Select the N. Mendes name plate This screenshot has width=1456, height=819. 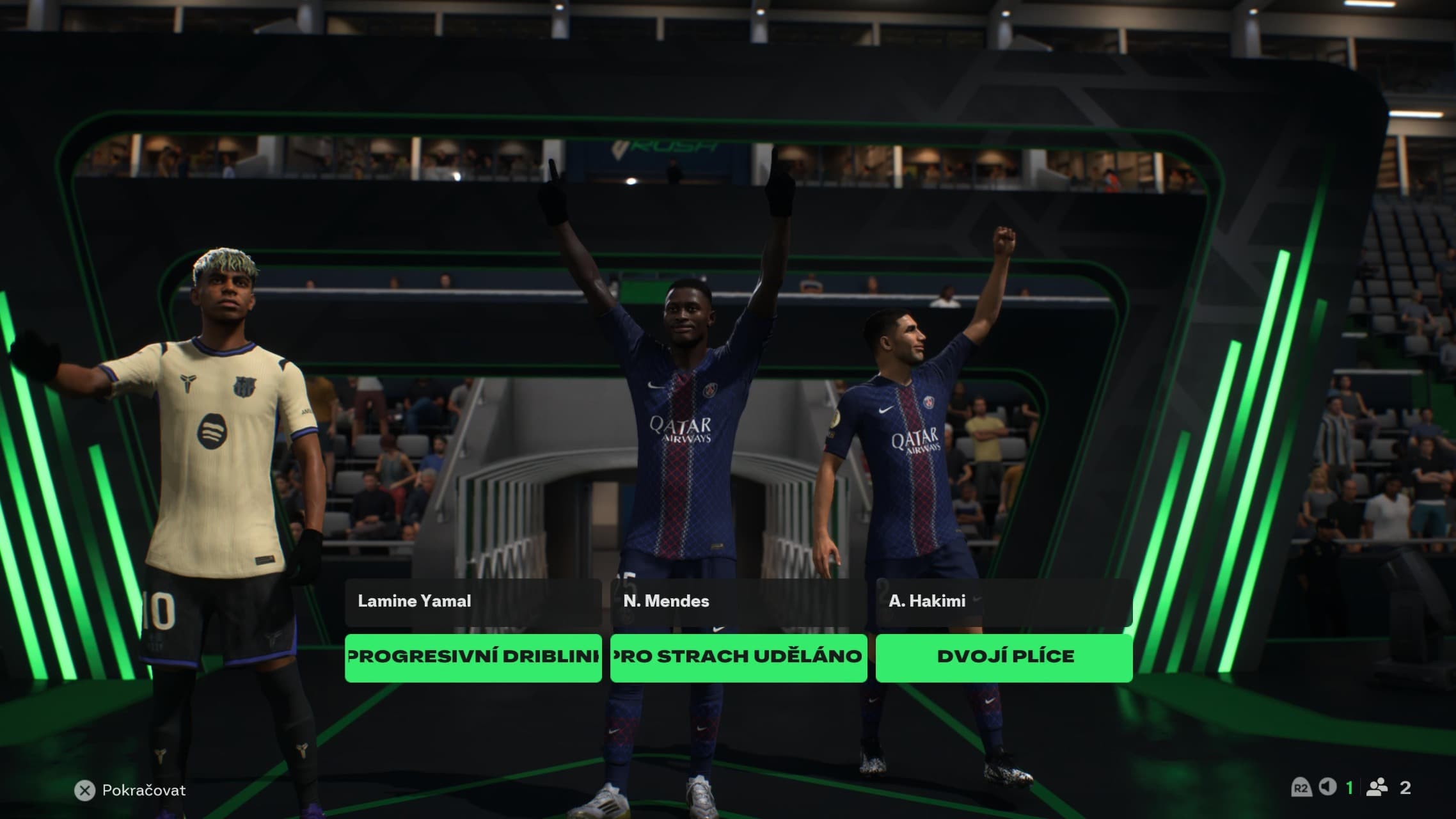pyautogui.click(x=738, y=602)
